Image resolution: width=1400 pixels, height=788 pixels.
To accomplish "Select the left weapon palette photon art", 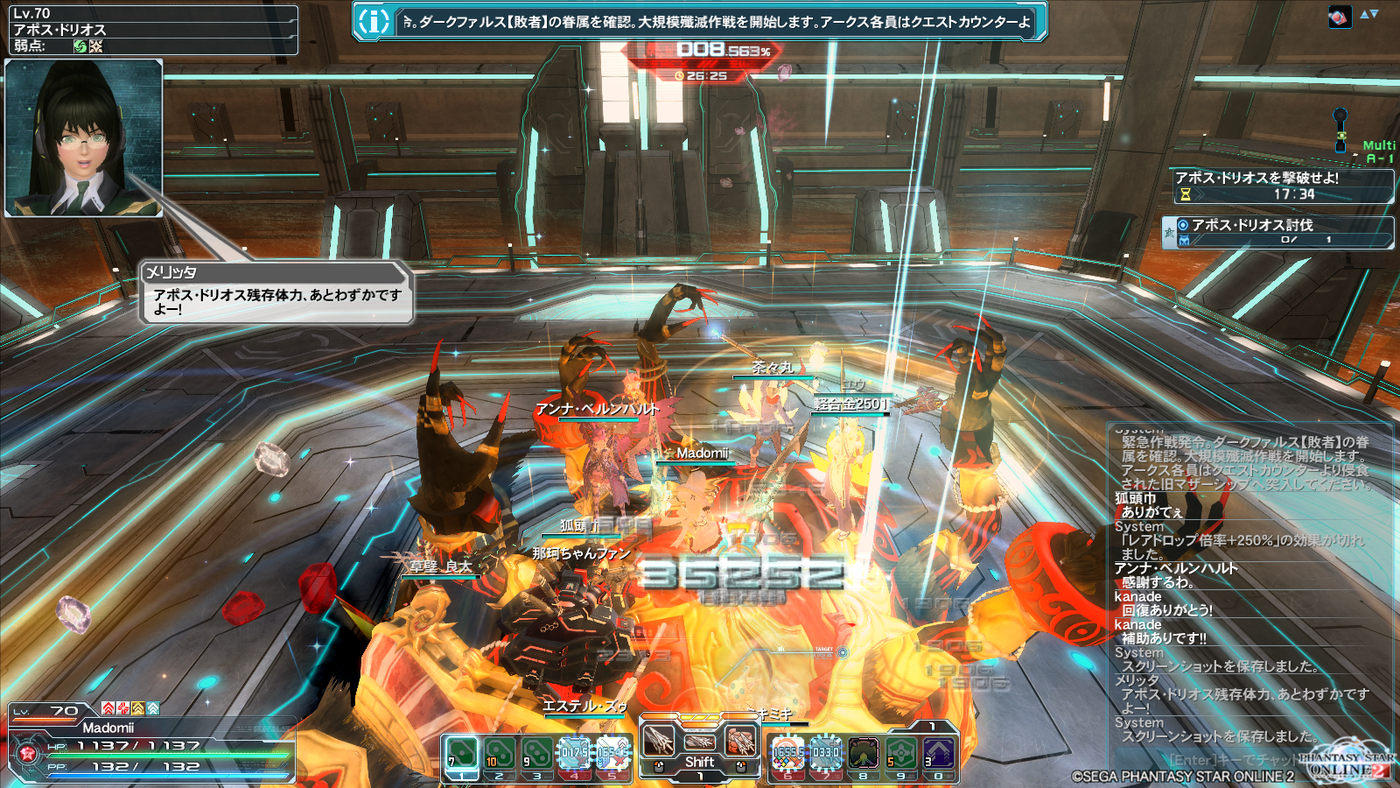I will click(x=659, y=741).
